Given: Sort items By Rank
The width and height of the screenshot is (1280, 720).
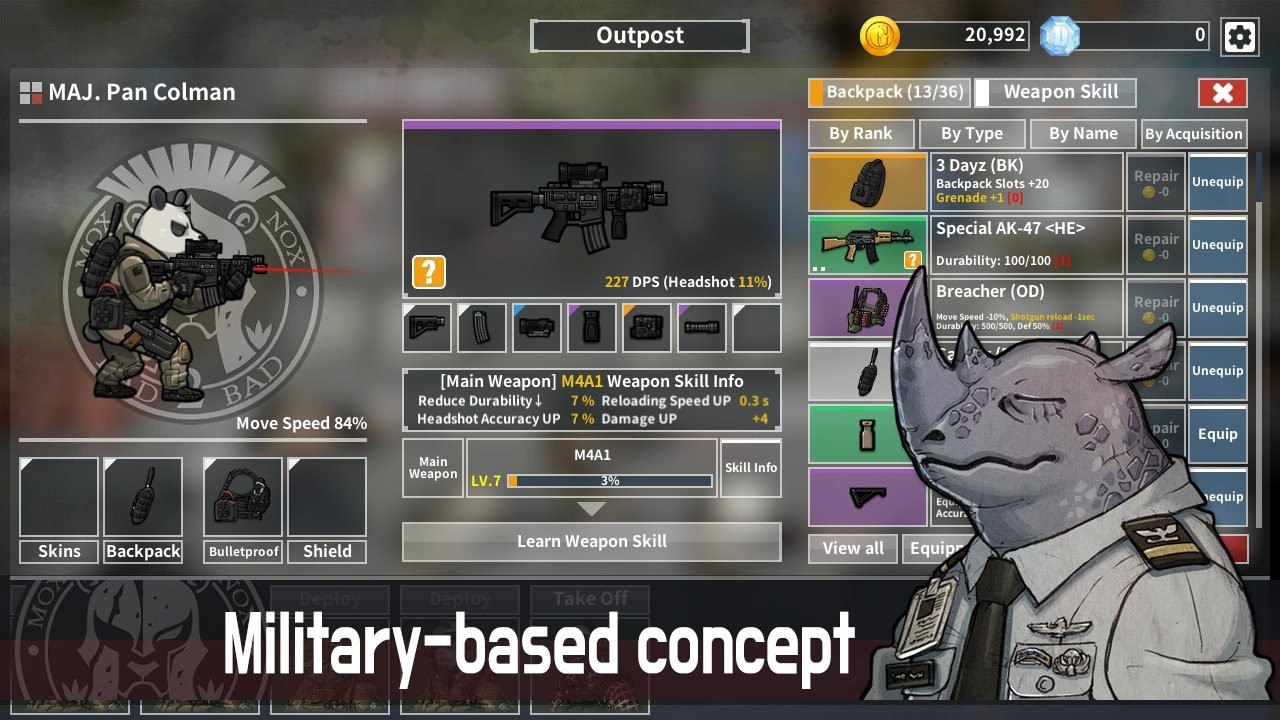Looking at the screenshot, I should tap(860, 134).
